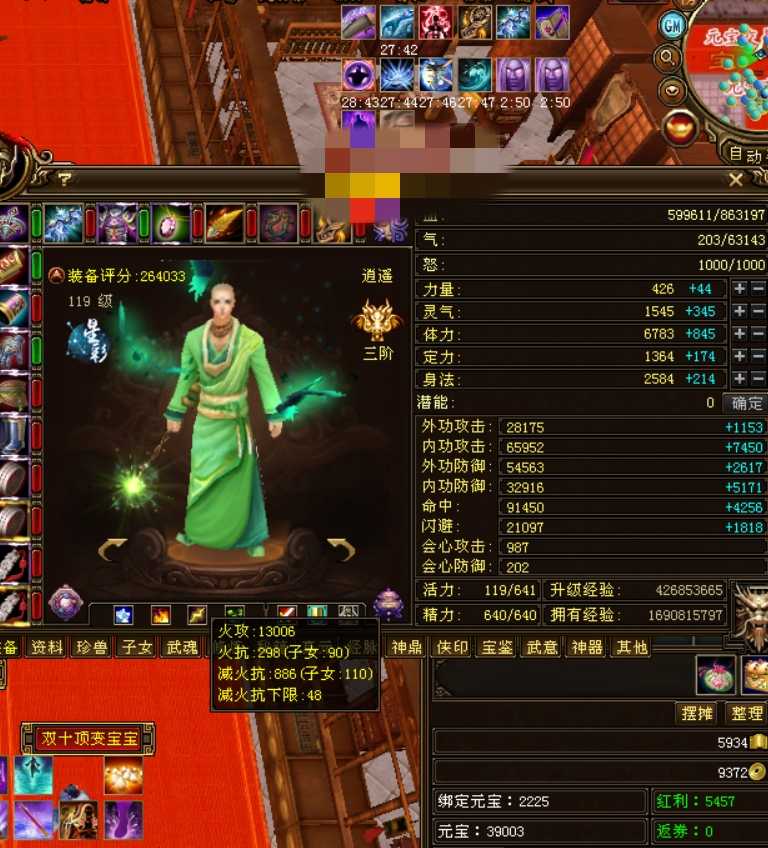Open the 珍兽 tab
The height and width of the screenshot is (848, 768).
coord(92,647)
